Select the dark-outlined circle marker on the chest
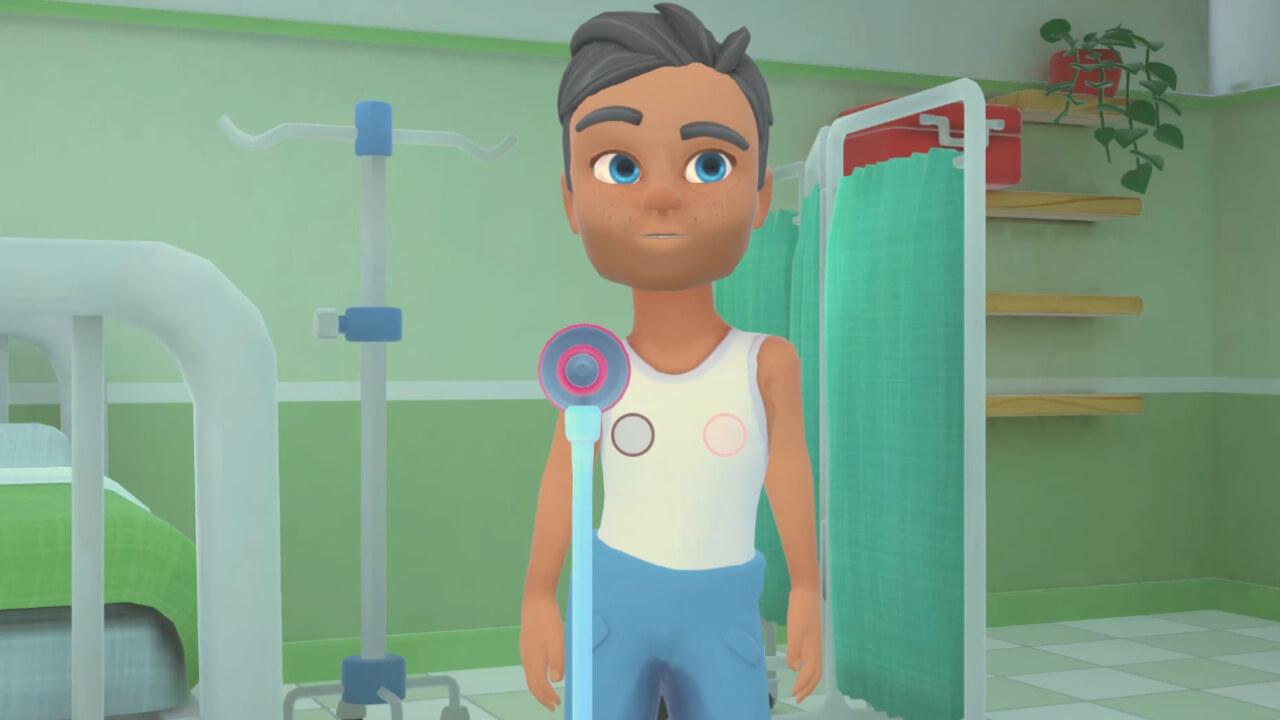Viewport: 1280px width, 720px height. (x=632, y=435)
